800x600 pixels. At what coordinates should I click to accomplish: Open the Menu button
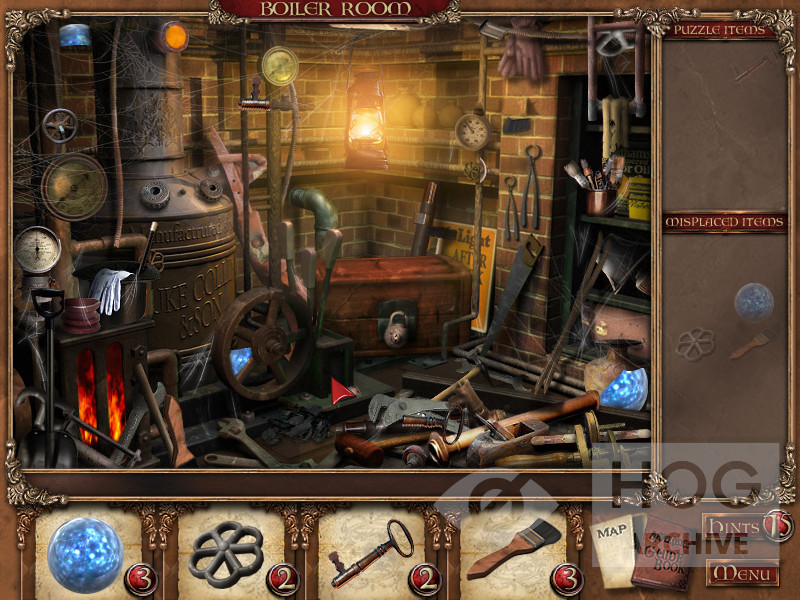(x=742, y=573)
